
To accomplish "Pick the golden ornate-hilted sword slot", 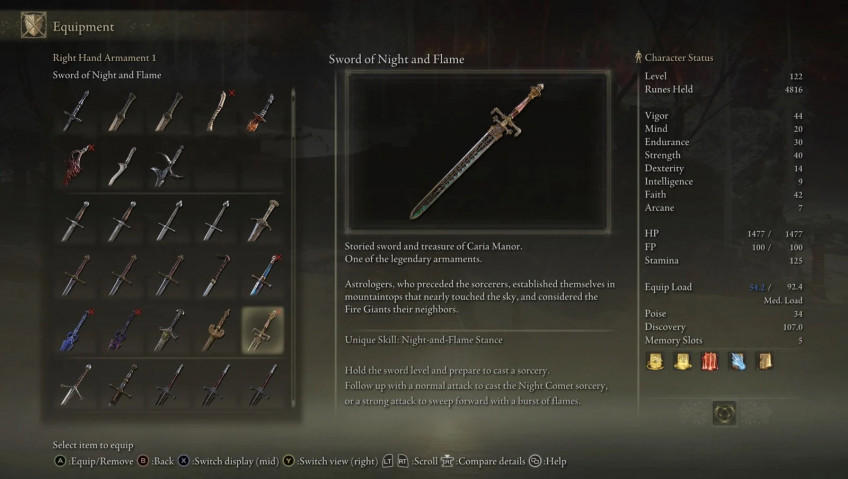I will [x=216, y=330].
